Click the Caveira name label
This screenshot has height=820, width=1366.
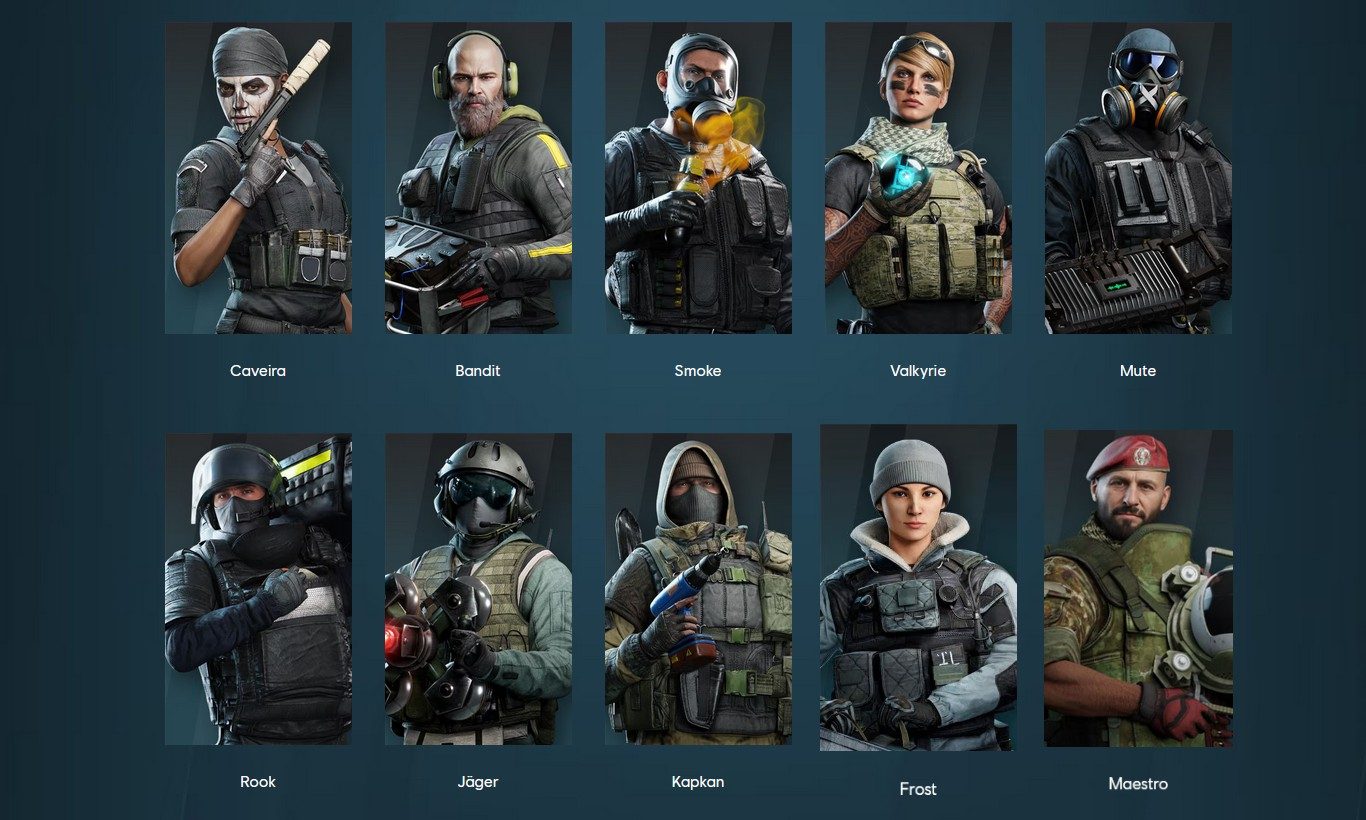point(256,370)
